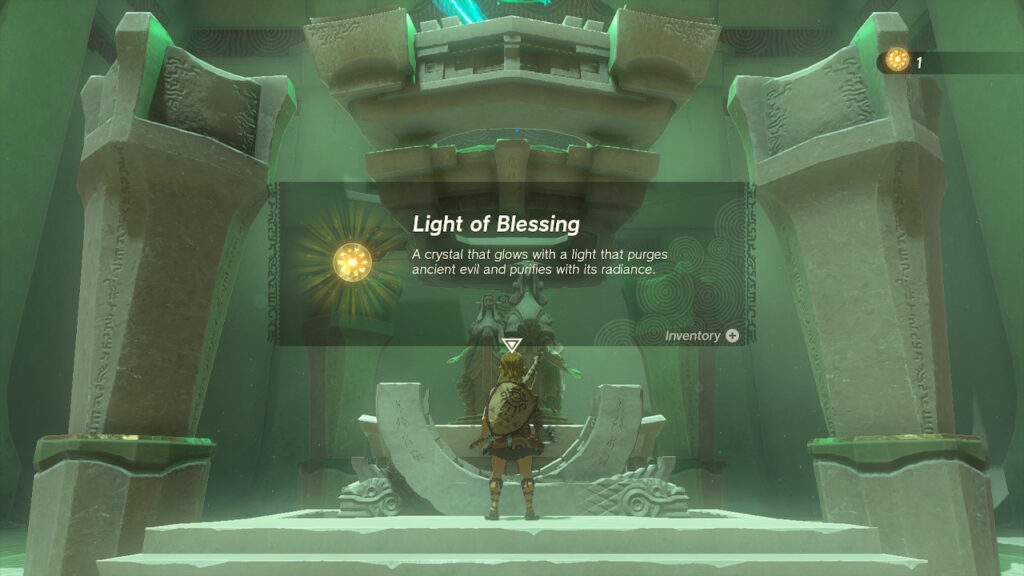The height and width of the screenshot is (576, 1024).
Task: Advance the popup with the white triangle arrow
Action: [511, 346]
